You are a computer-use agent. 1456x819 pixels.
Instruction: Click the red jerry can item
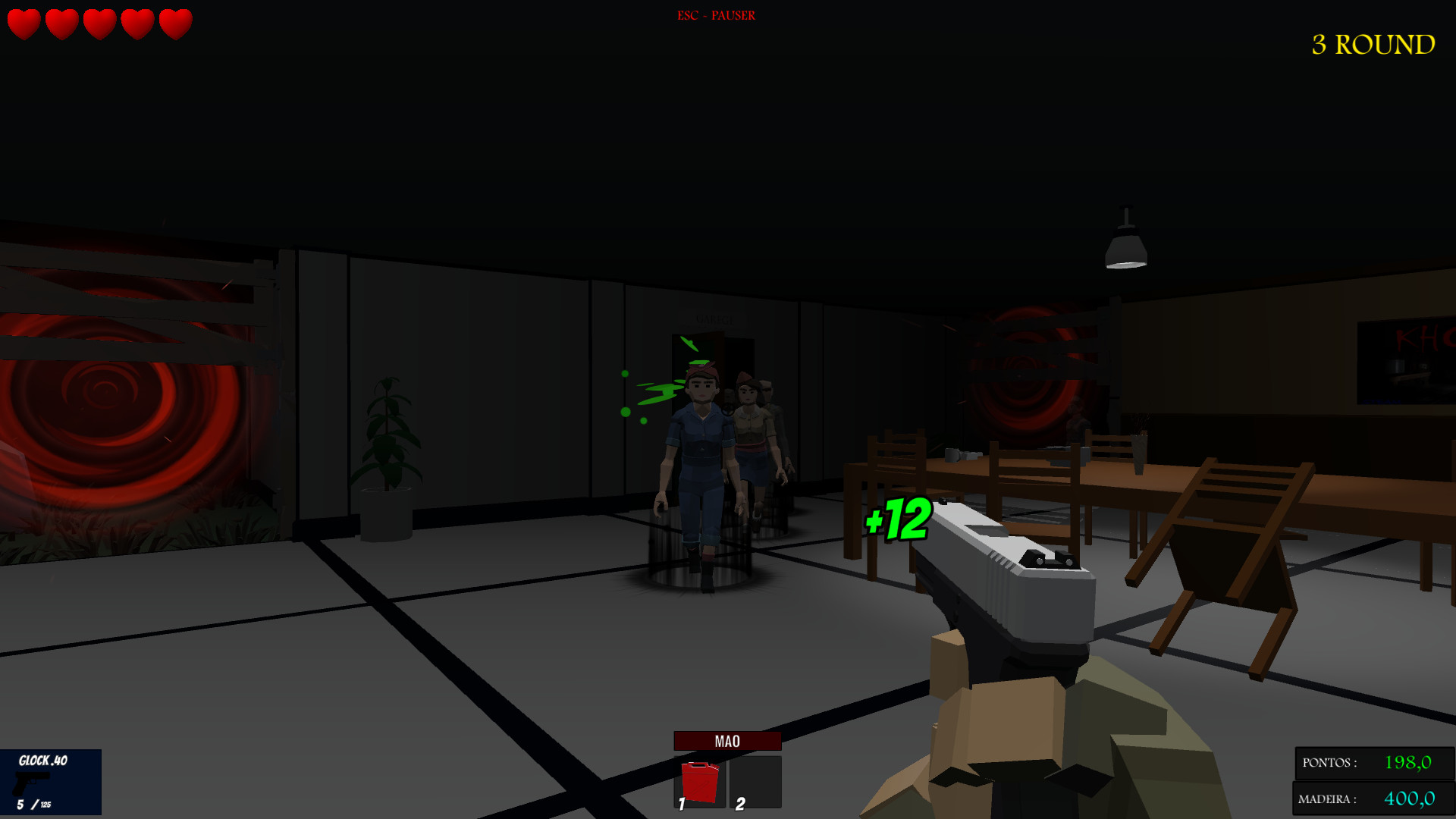coord(701,781)
